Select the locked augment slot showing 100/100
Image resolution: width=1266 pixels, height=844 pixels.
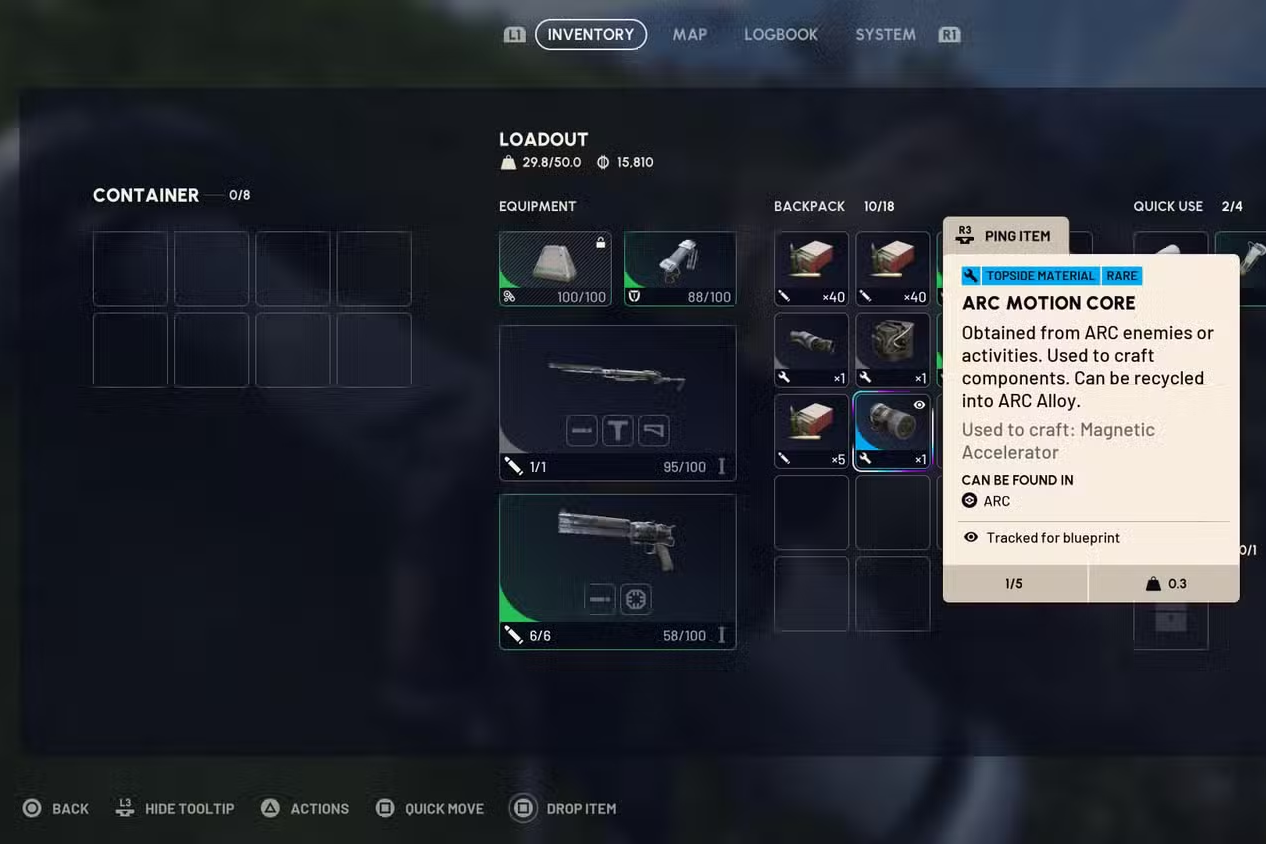pyautogui.click(x=555, y=268)
